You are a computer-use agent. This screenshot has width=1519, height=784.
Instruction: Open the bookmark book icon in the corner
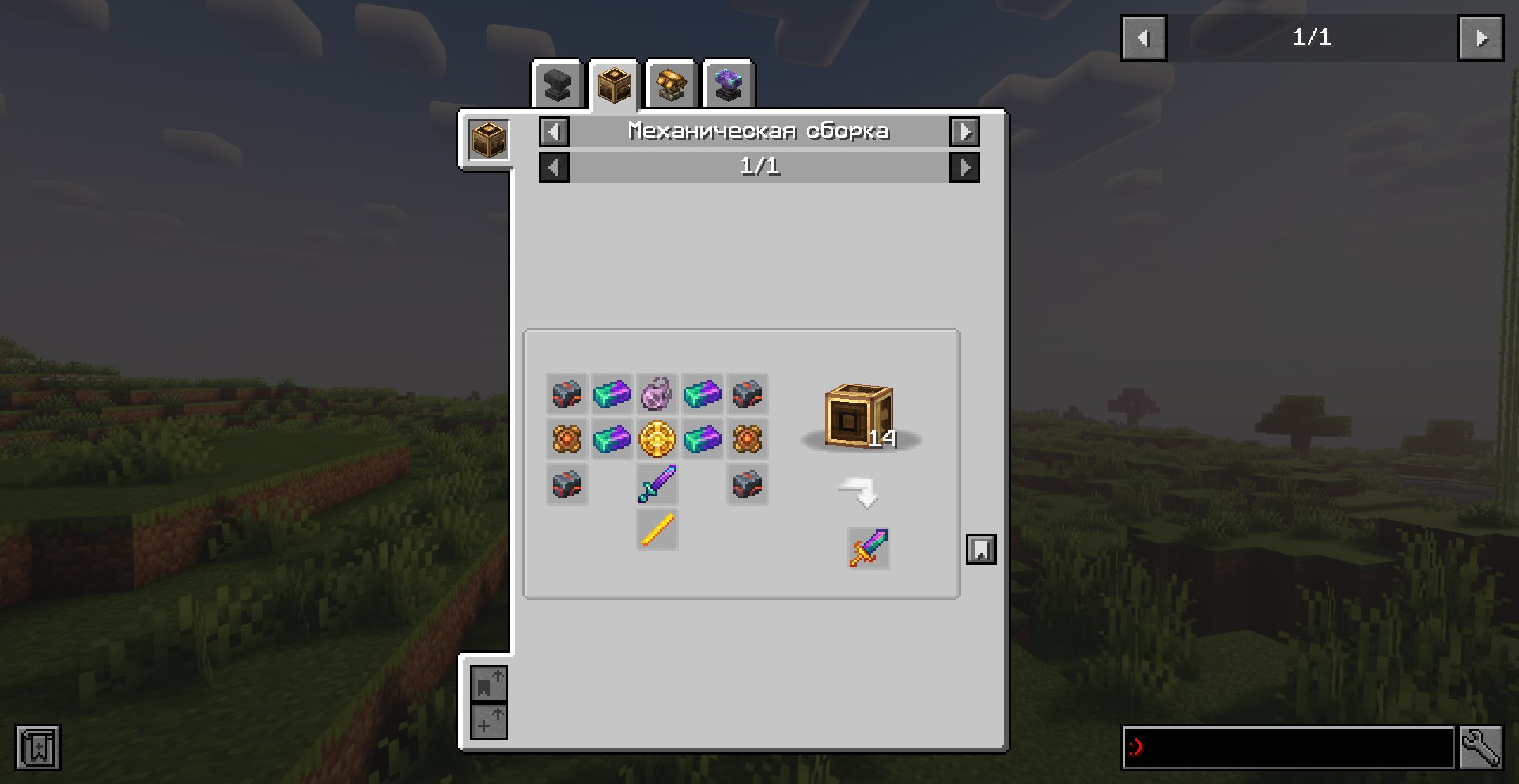click(38, 747)
